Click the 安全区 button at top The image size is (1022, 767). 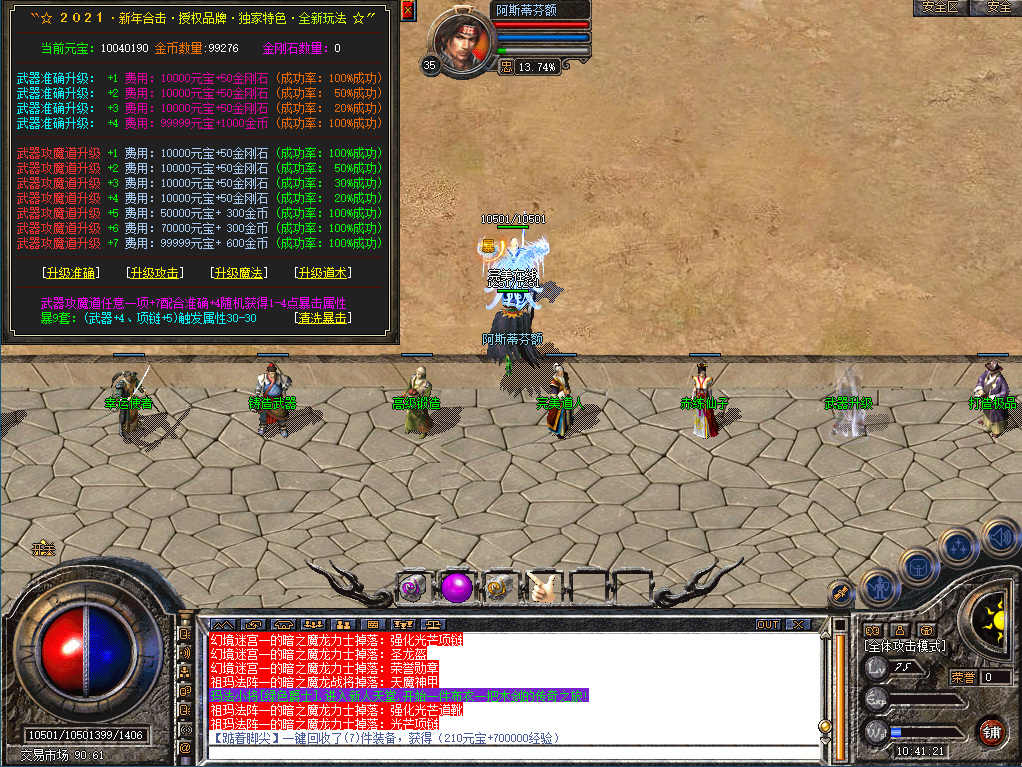(x=941, y=7)
